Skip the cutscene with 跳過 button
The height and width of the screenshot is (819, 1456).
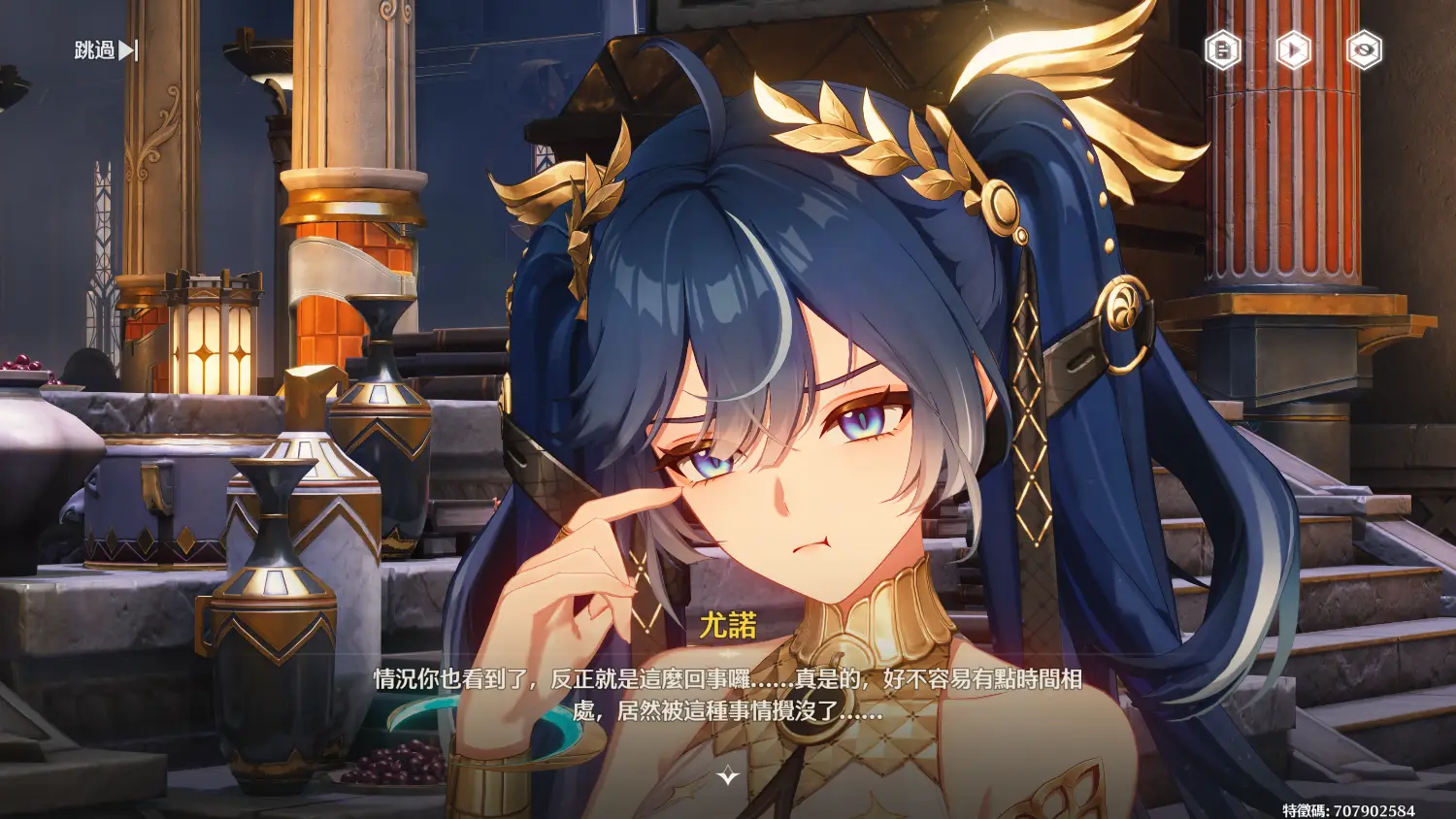tap(106, 50)
